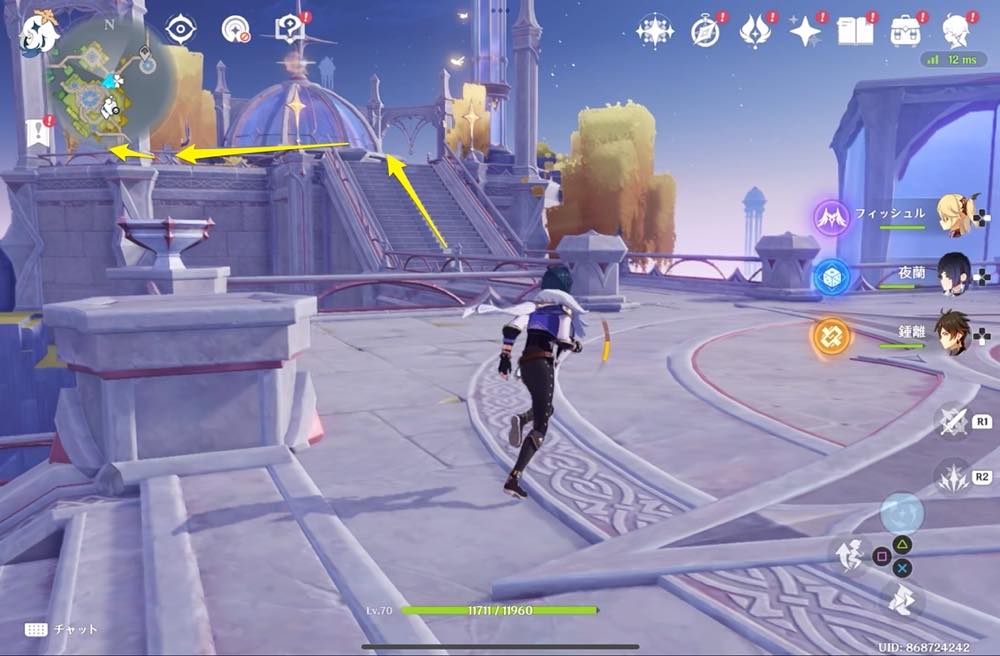Activate the crossed-out sword elemental skill icon

pos(952,421)
